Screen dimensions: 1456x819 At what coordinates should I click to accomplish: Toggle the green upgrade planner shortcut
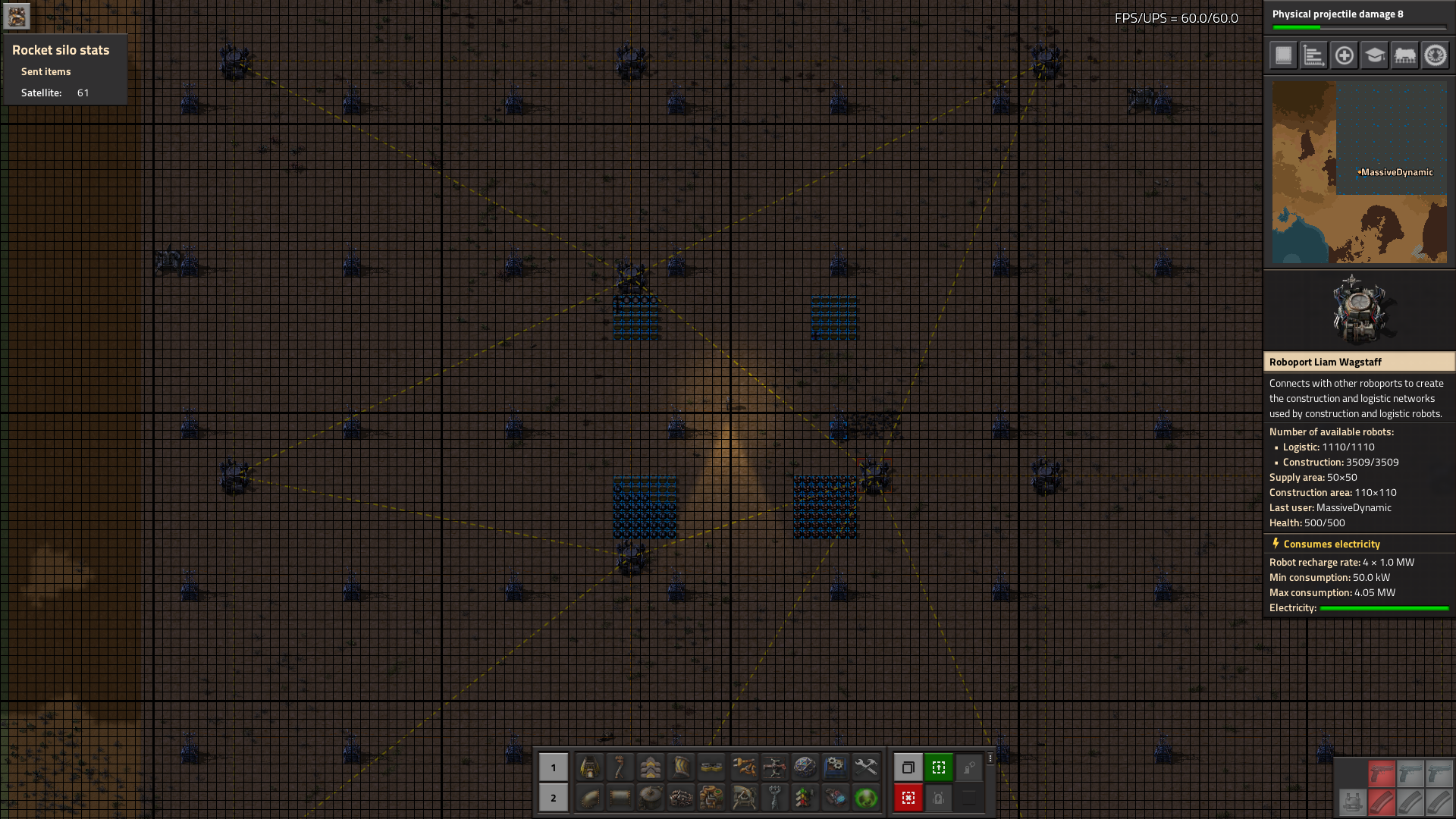[x=939, y=767]
